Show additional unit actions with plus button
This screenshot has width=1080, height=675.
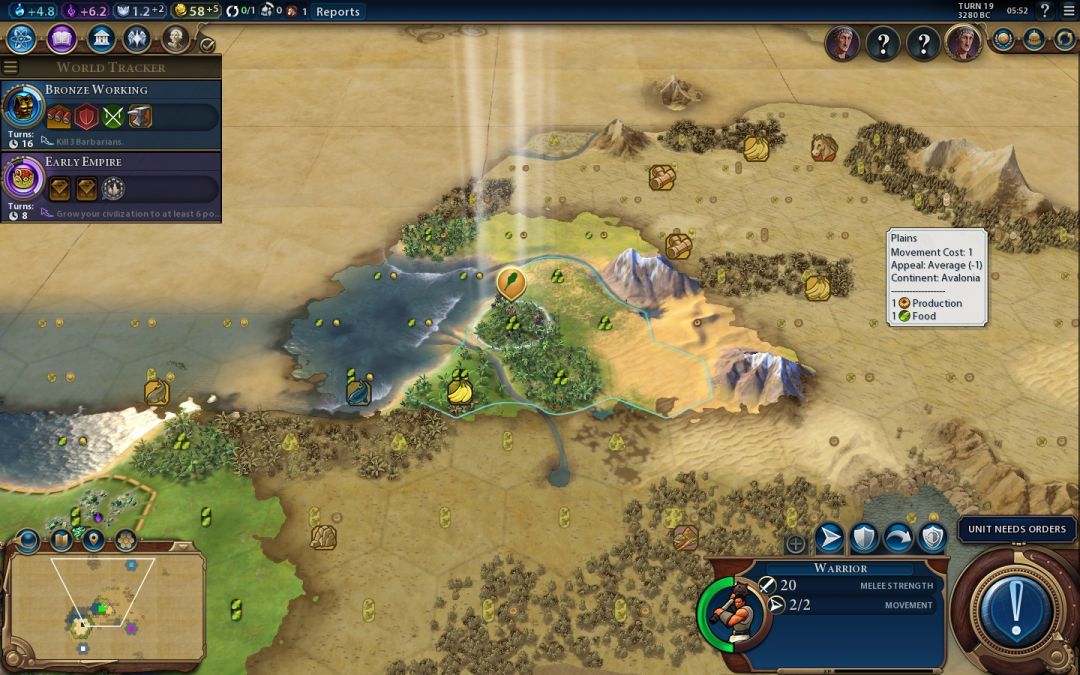pos(796,544)
